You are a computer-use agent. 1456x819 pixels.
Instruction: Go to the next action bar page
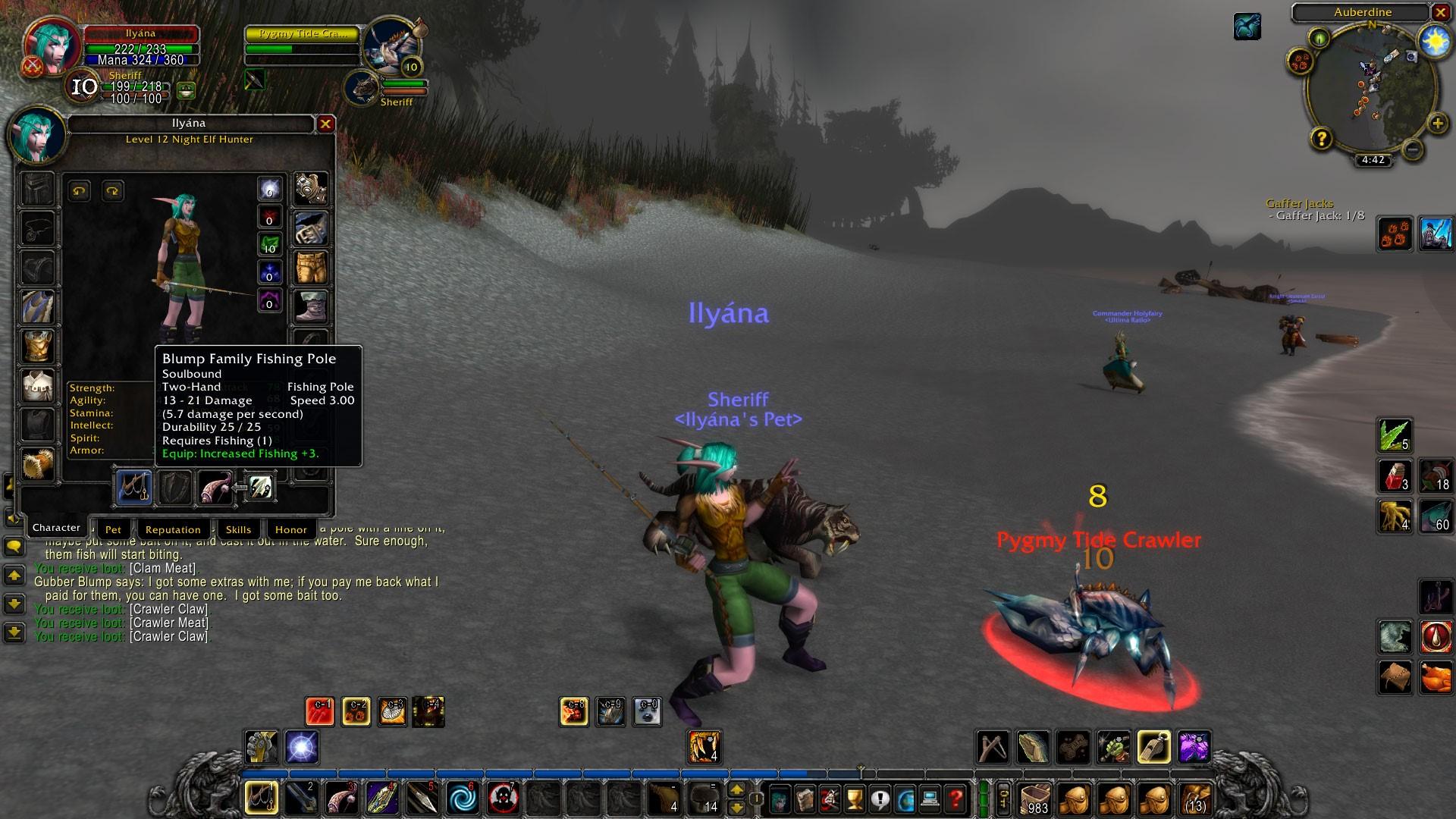[736, 791]
